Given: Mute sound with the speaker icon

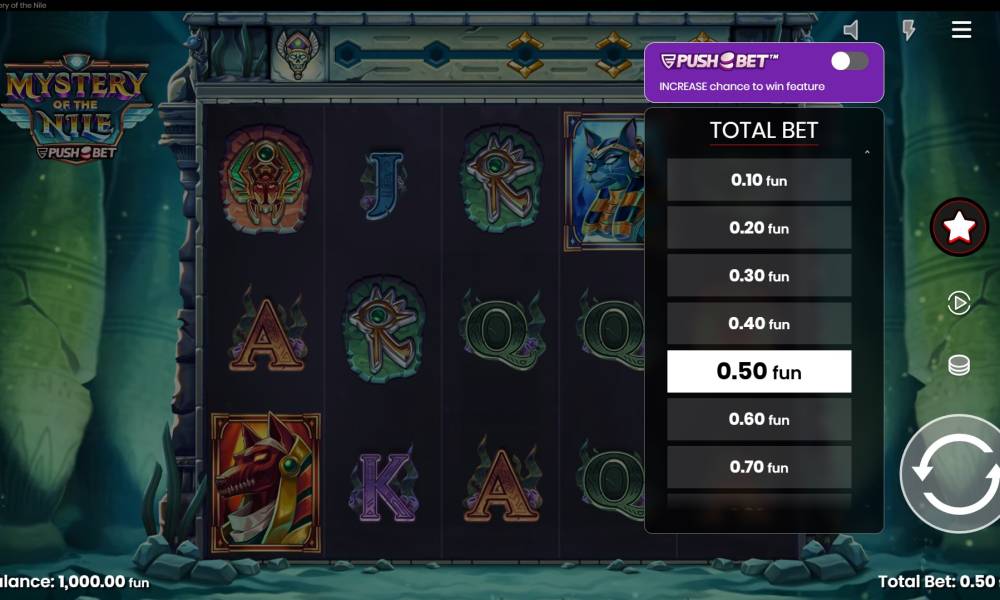Looking at the screenshot, I should pyautogui.click(x=851, y=30).
